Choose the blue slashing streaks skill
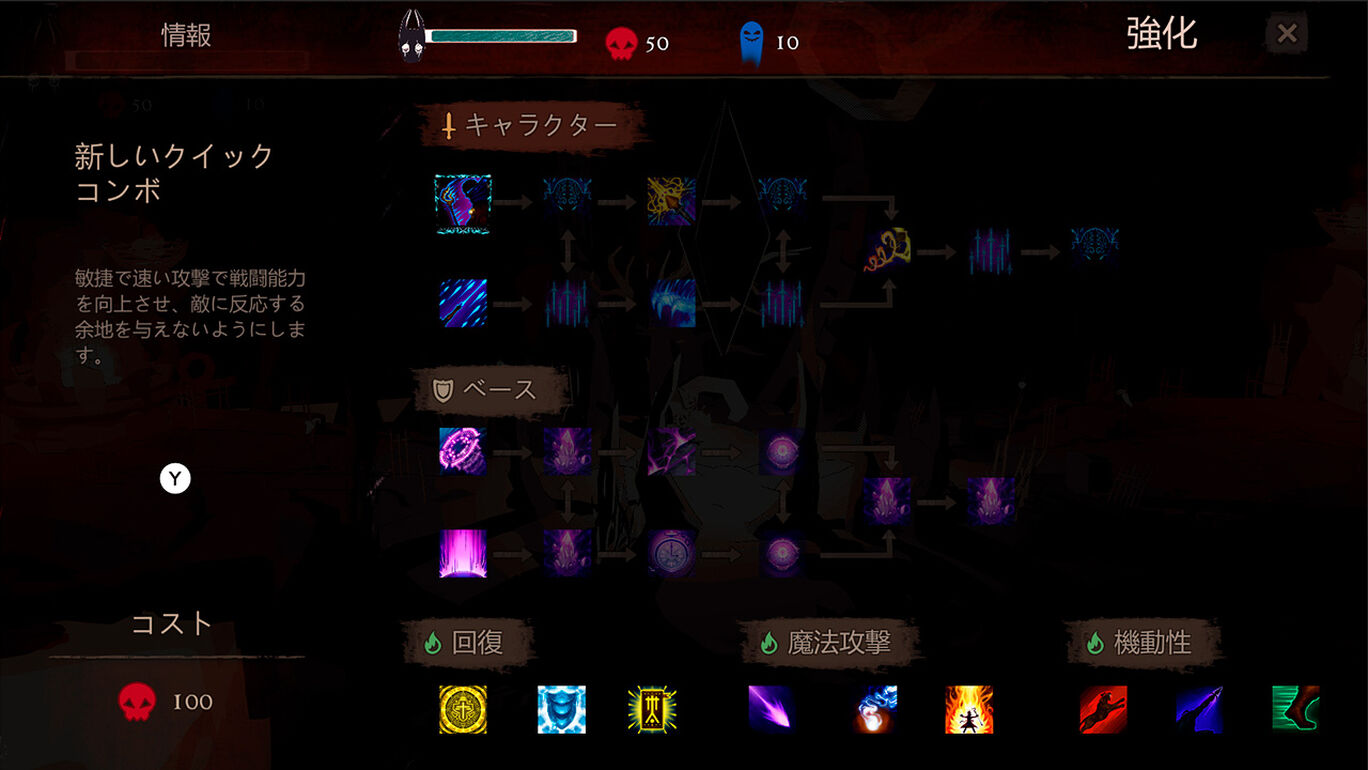The height and width of the screenshot is (770, 1368). click(463, 303)
